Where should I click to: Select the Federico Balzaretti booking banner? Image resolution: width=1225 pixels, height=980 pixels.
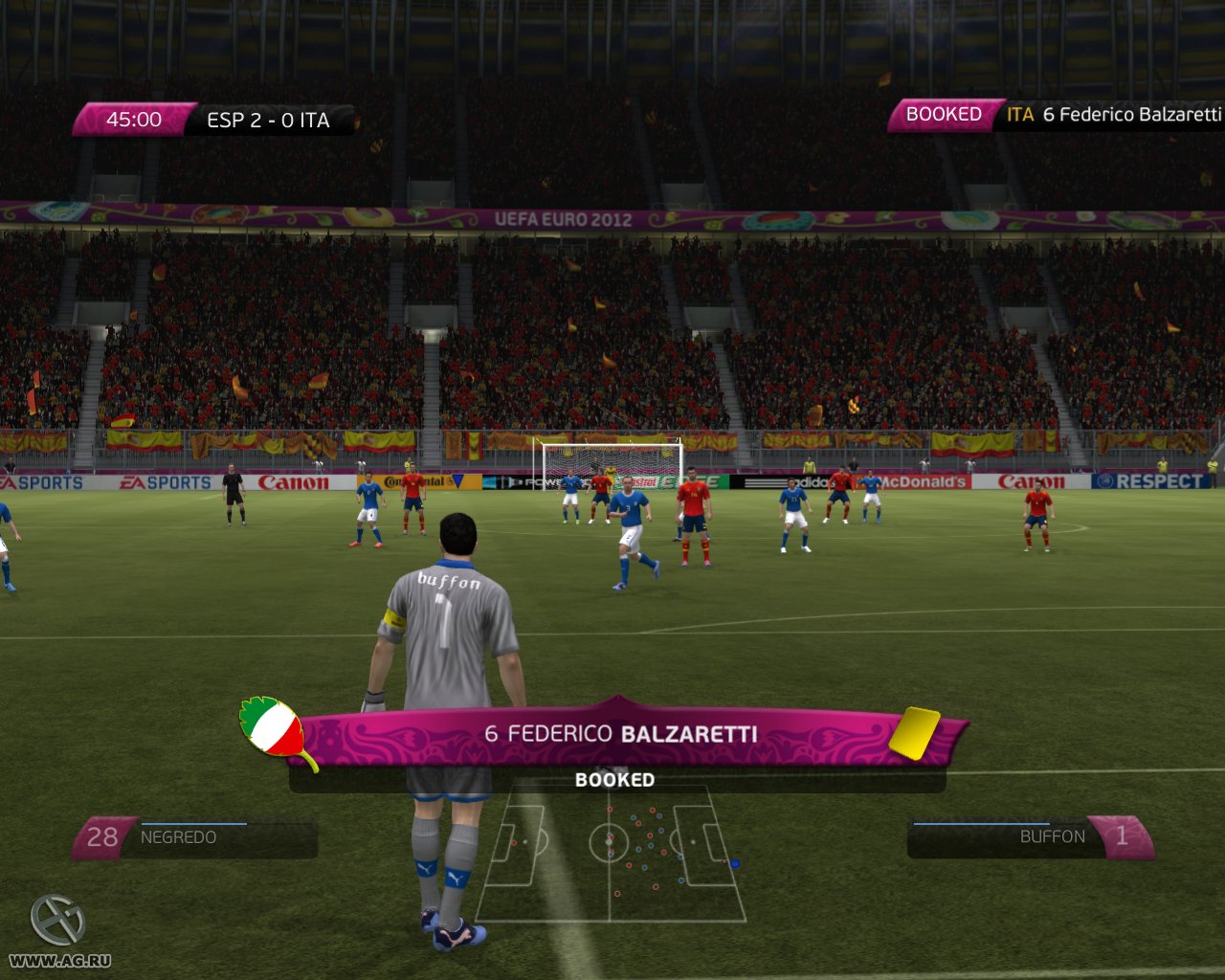(x=620, y=734)
